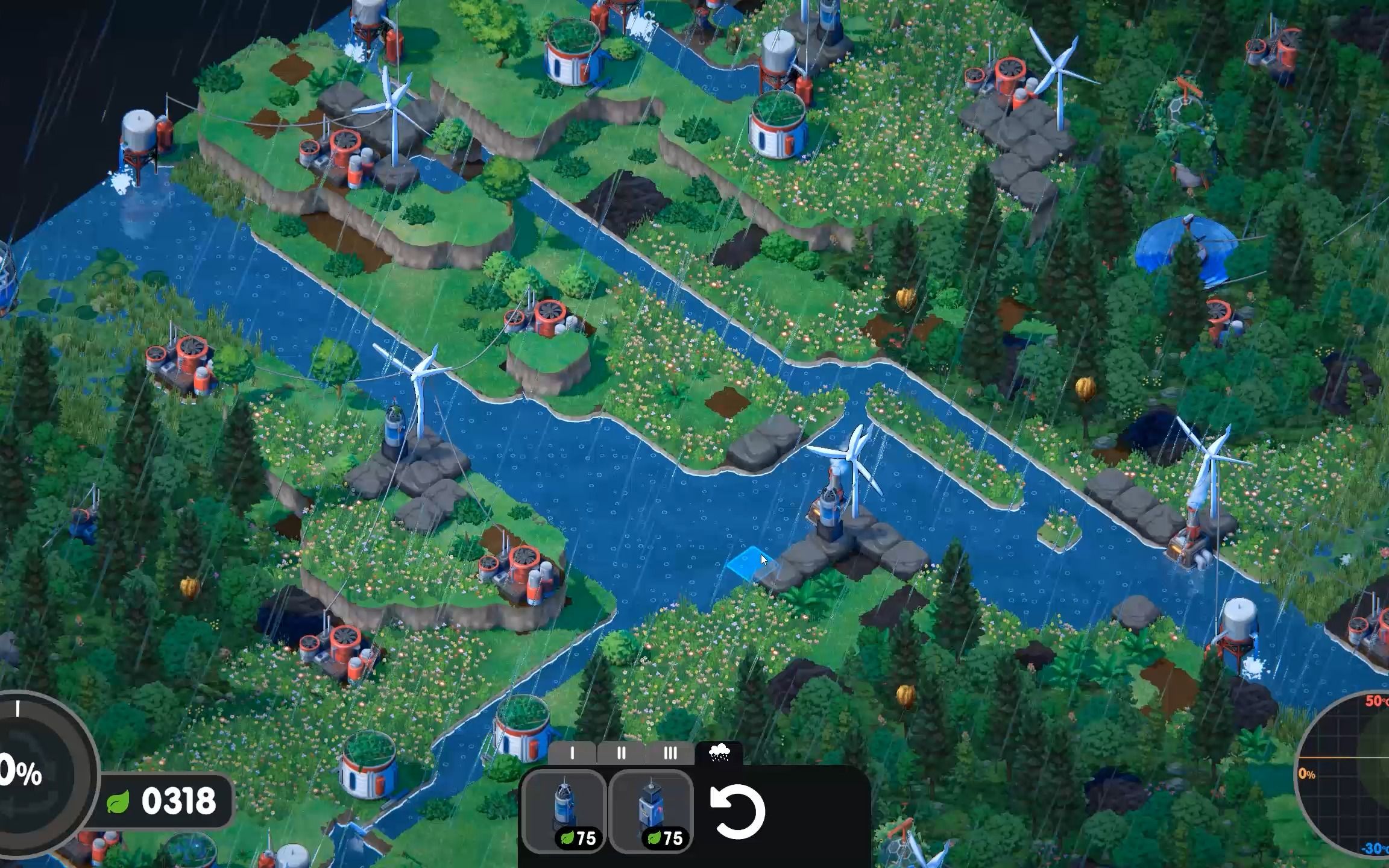Show the rain cloud weather tab
The height and width of the screenshot is (868, 1389).
[719, 752]
